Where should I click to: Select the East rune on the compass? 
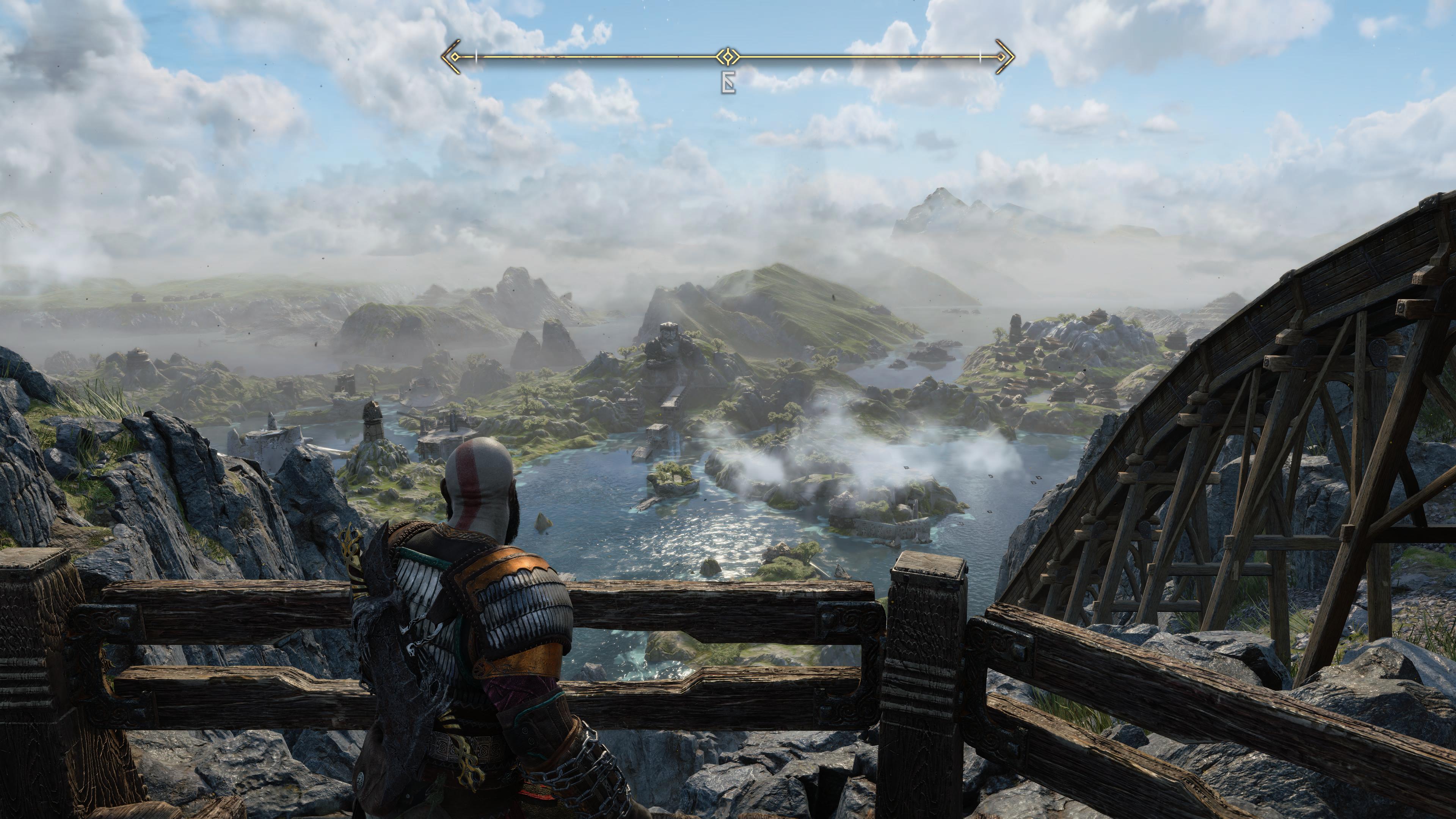[728, 83]
